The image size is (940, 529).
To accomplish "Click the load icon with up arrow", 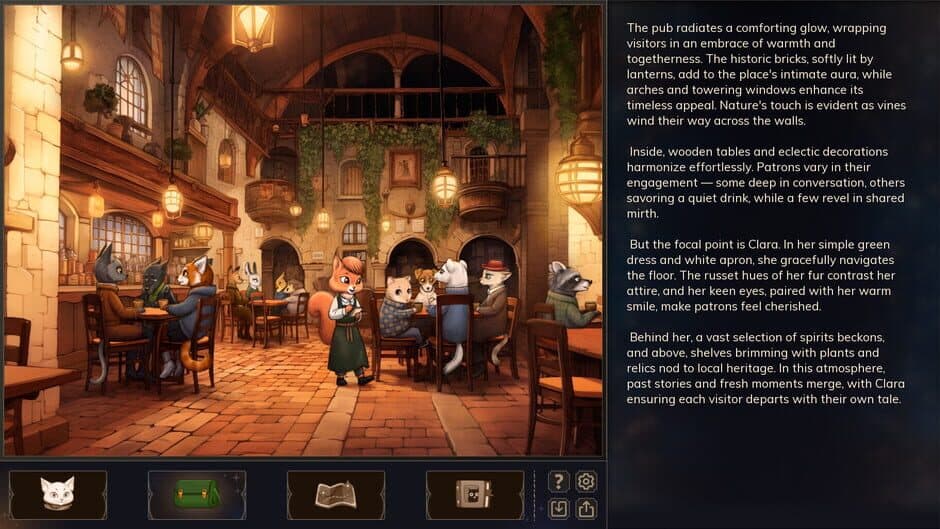I will click(586, 509).
